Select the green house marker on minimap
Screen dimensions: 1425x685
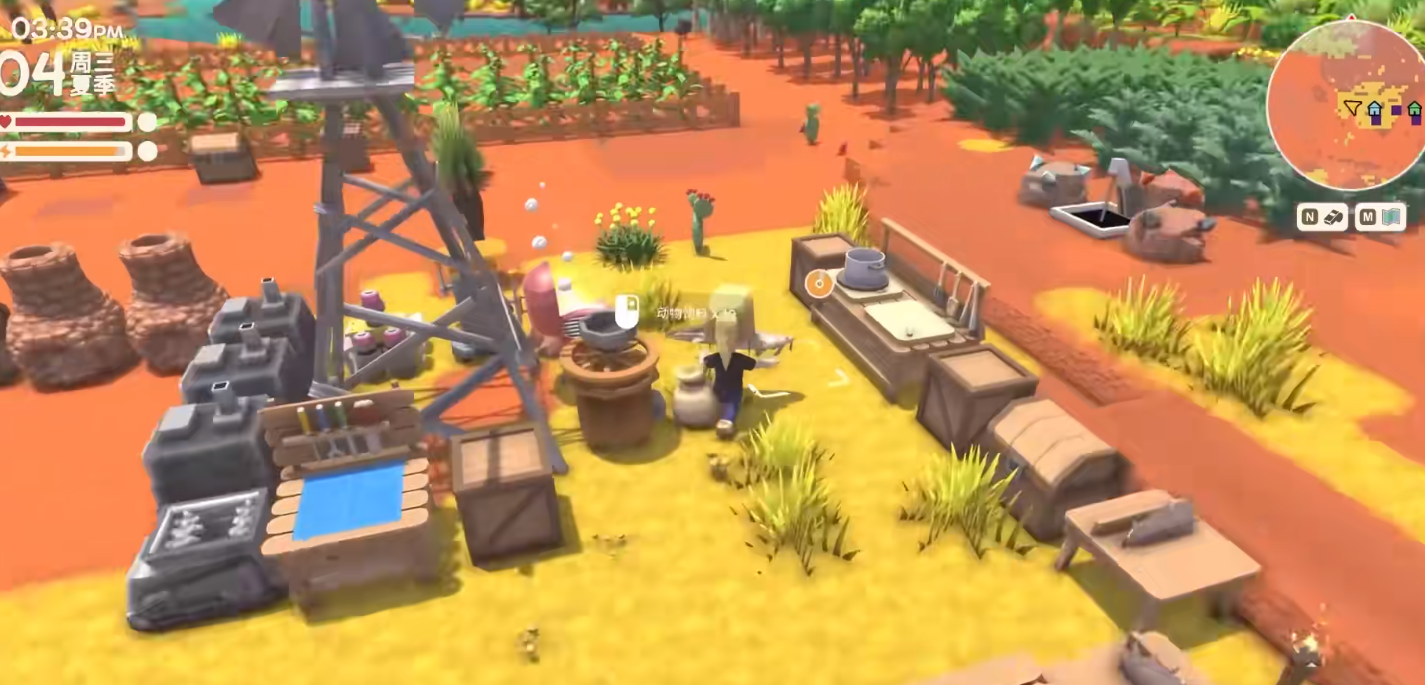pyautogui.click(x=1414, y=108)
